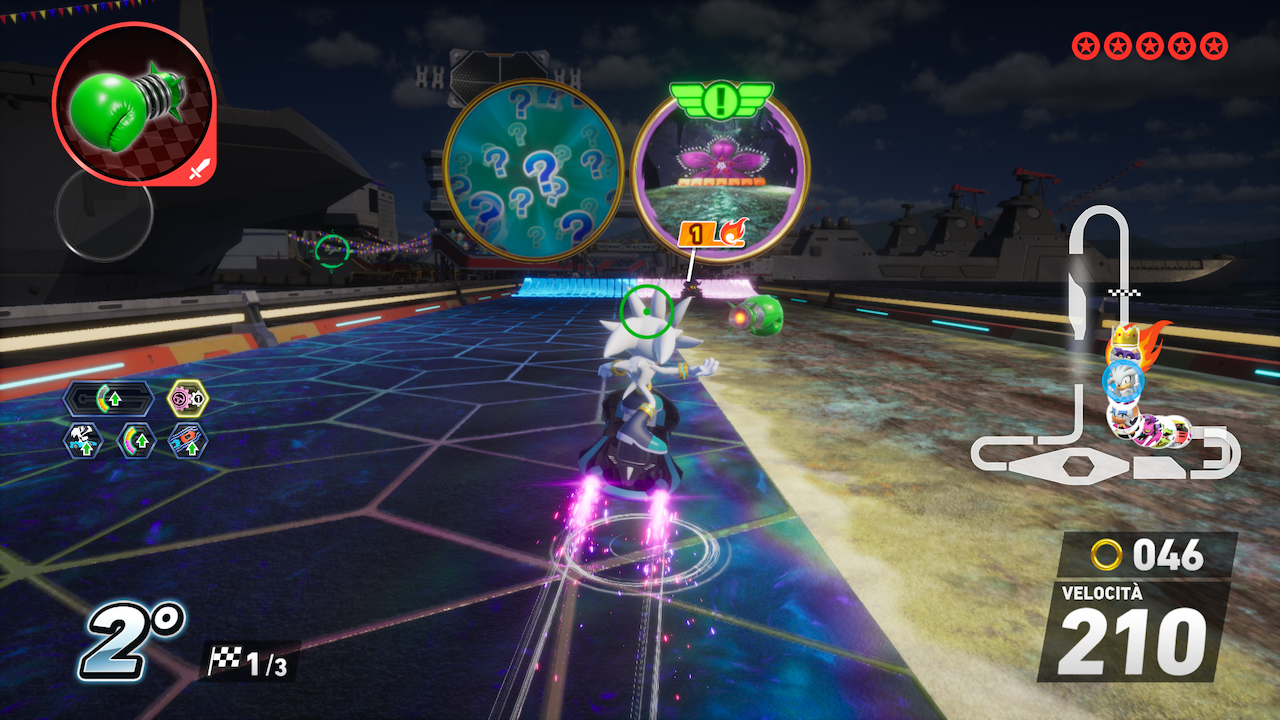1280x720 pixels.
Task: Select the water slipstream gadget icon
Action: [x=186, y=441]
